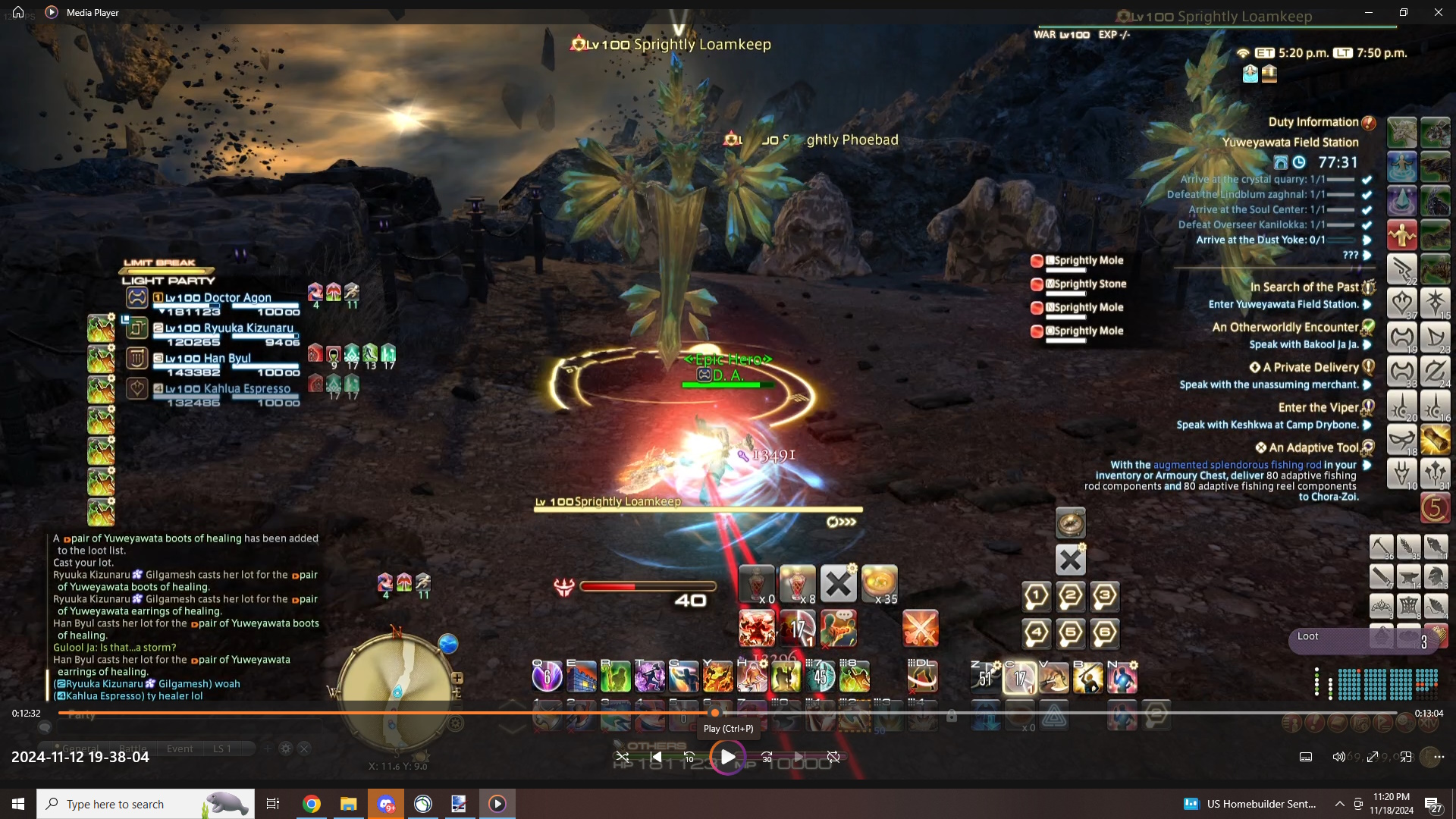Open the Duty Information panel header

point(1314,122)
